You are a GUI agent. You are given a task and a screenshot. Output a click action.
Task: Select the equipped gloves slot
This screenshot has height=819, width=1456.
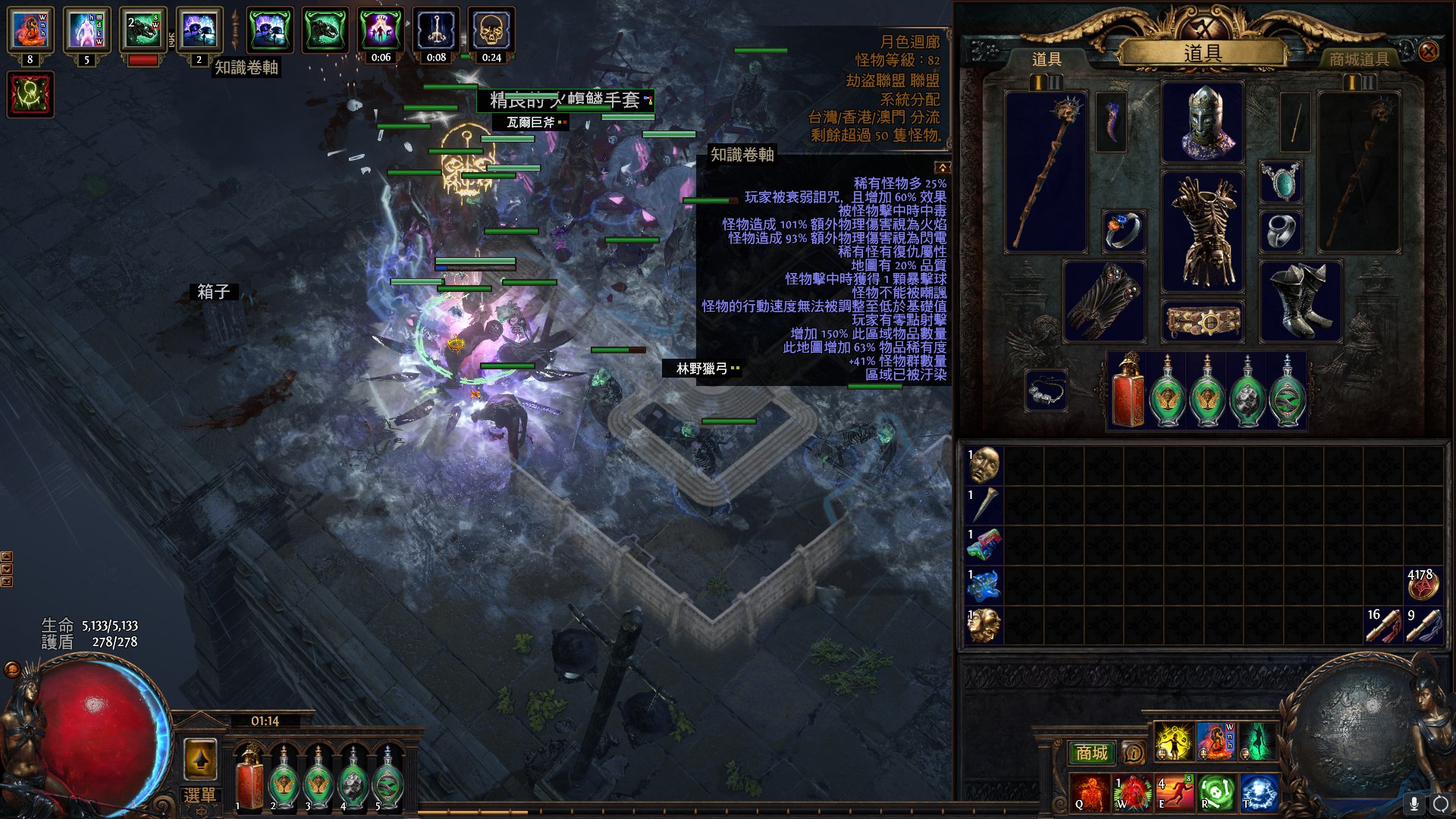pyautogui.click(x=1104, y=301)
